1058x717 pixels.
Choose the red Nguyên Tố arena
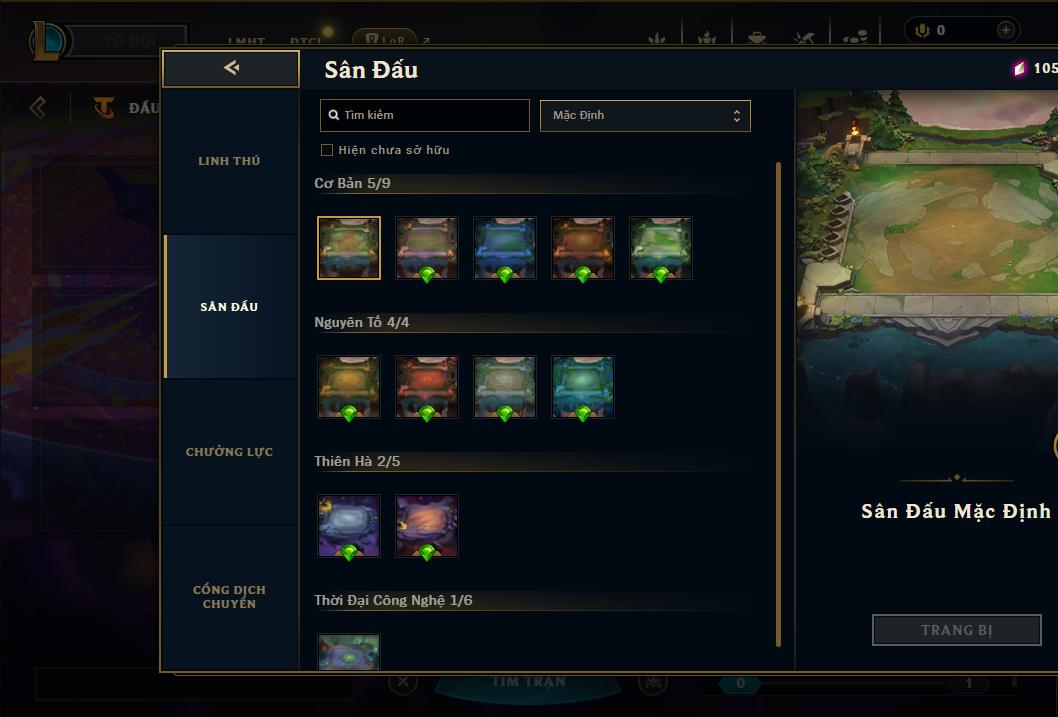[x=427, y=387]
